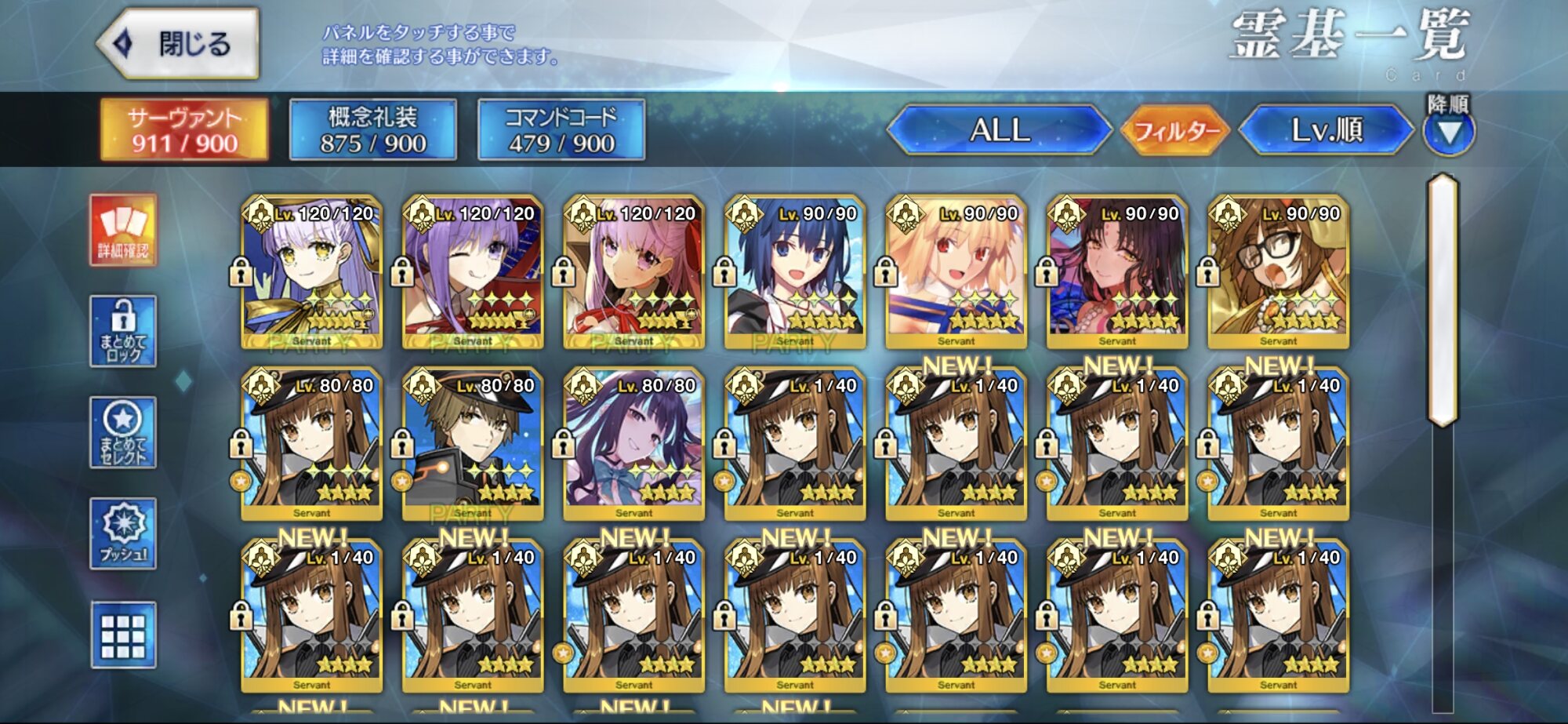Open the purple-haired Lv. 80 servant card
The width and height of the screenshot is (1568, 724).
(633, 443)
